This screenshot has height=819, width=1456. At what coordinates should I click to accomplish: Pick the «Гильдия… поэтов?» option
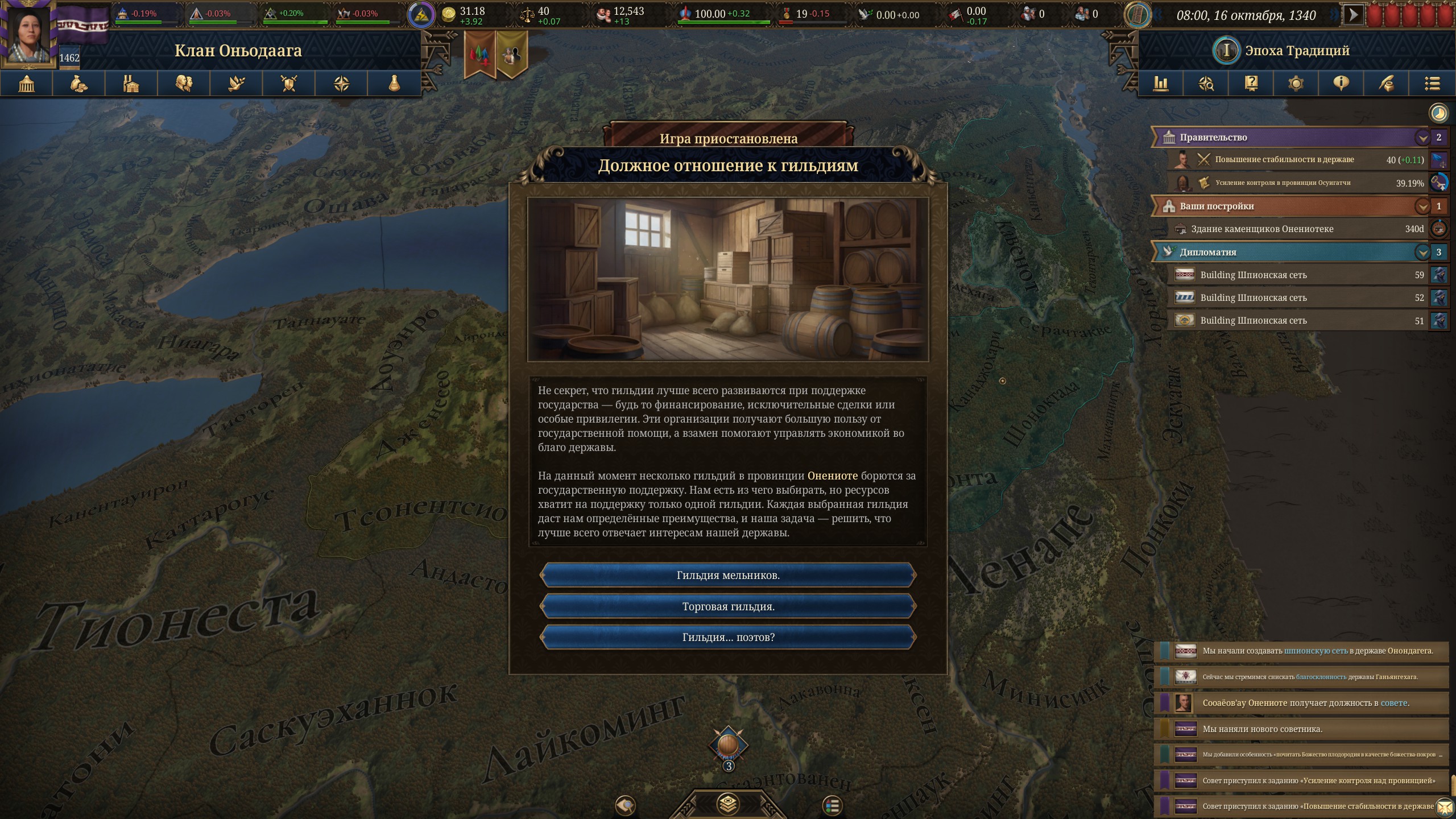click(728, 638)
